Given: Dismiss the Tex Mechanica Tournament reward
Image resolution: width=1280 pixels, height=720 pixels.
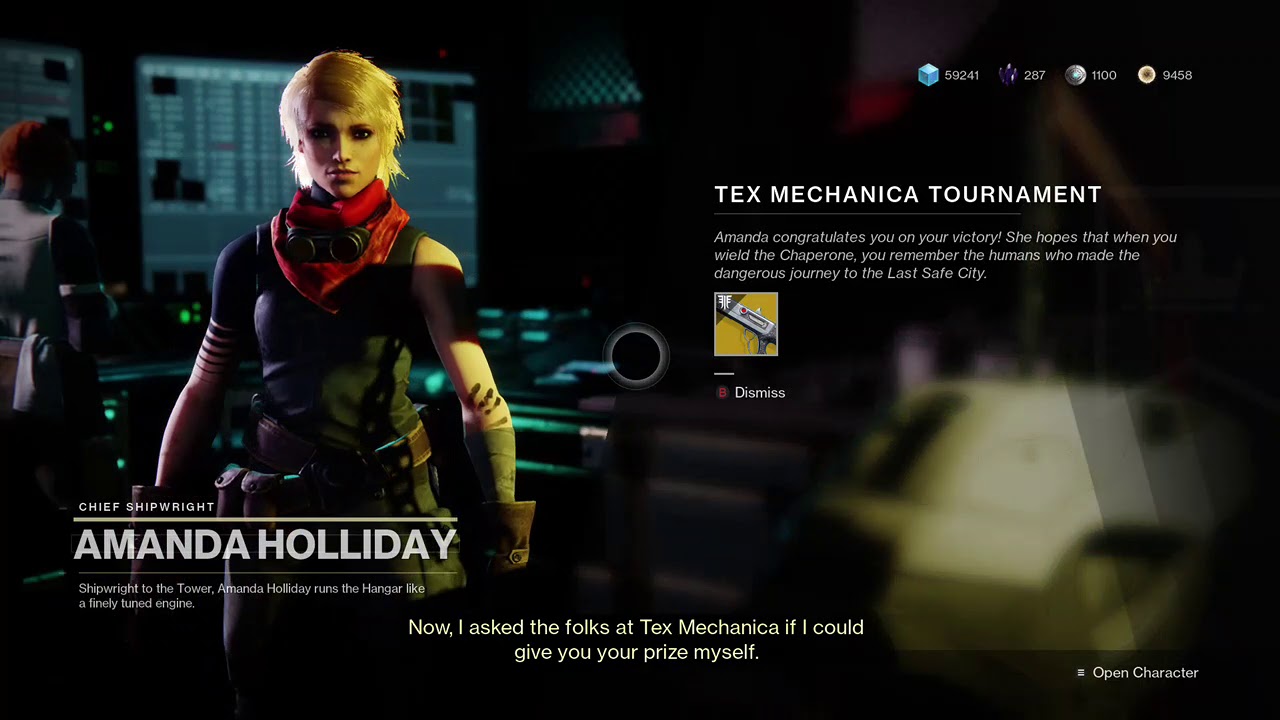Looking at the screenshot, I should coord(752,393).
